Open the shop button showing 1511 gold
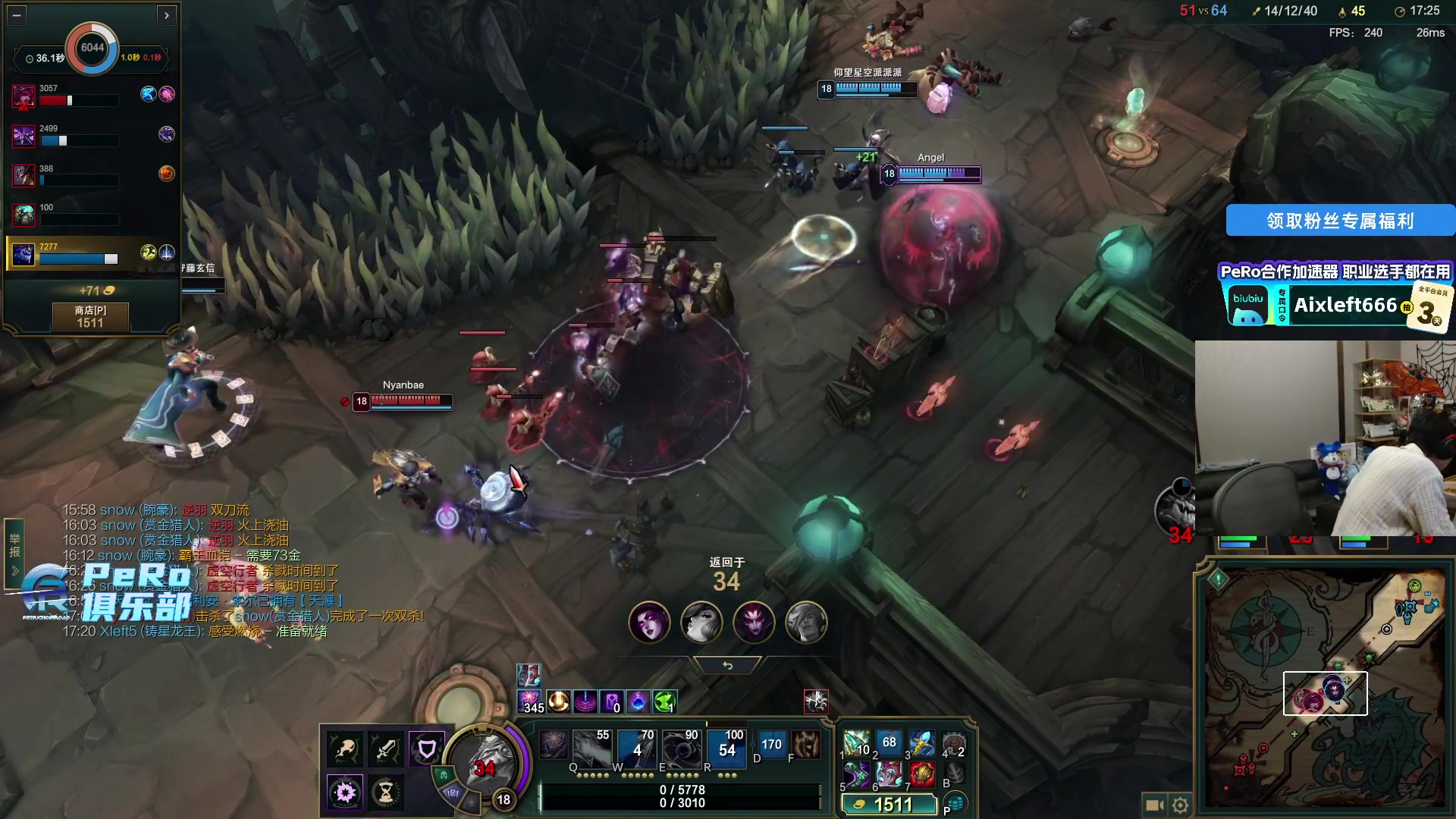Image resolution: width=1456 pixels, height=819 pixels. click(90, 316)
